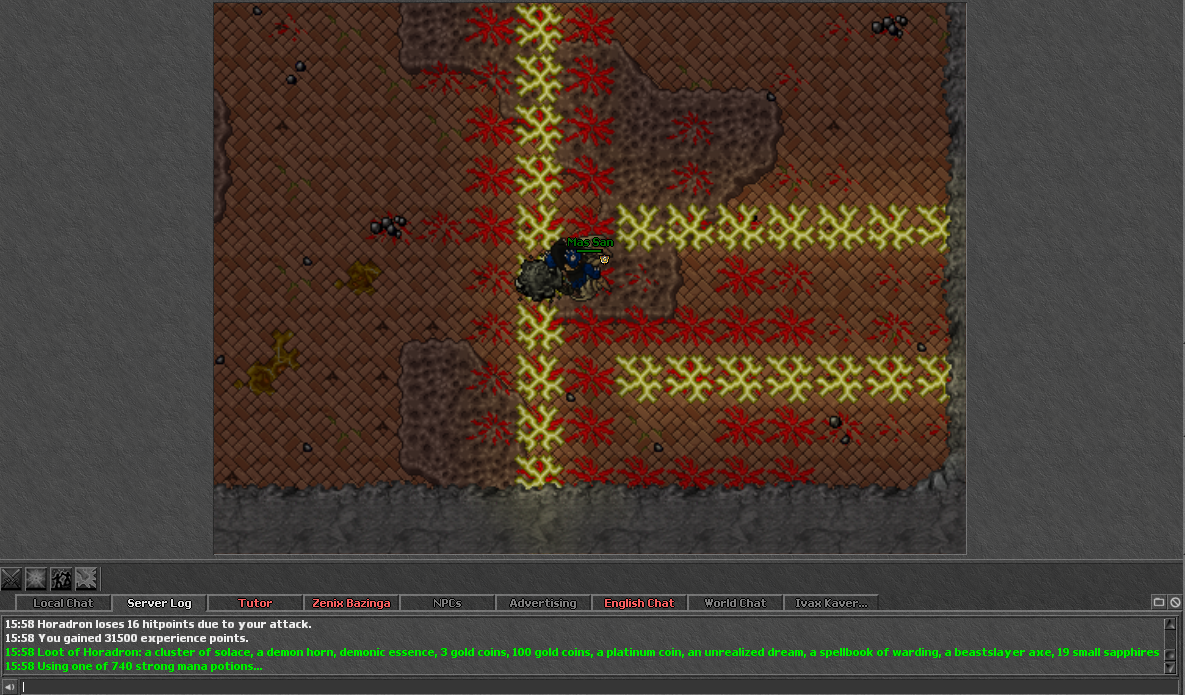Click the chat scrollbar up arrow

1170,623
